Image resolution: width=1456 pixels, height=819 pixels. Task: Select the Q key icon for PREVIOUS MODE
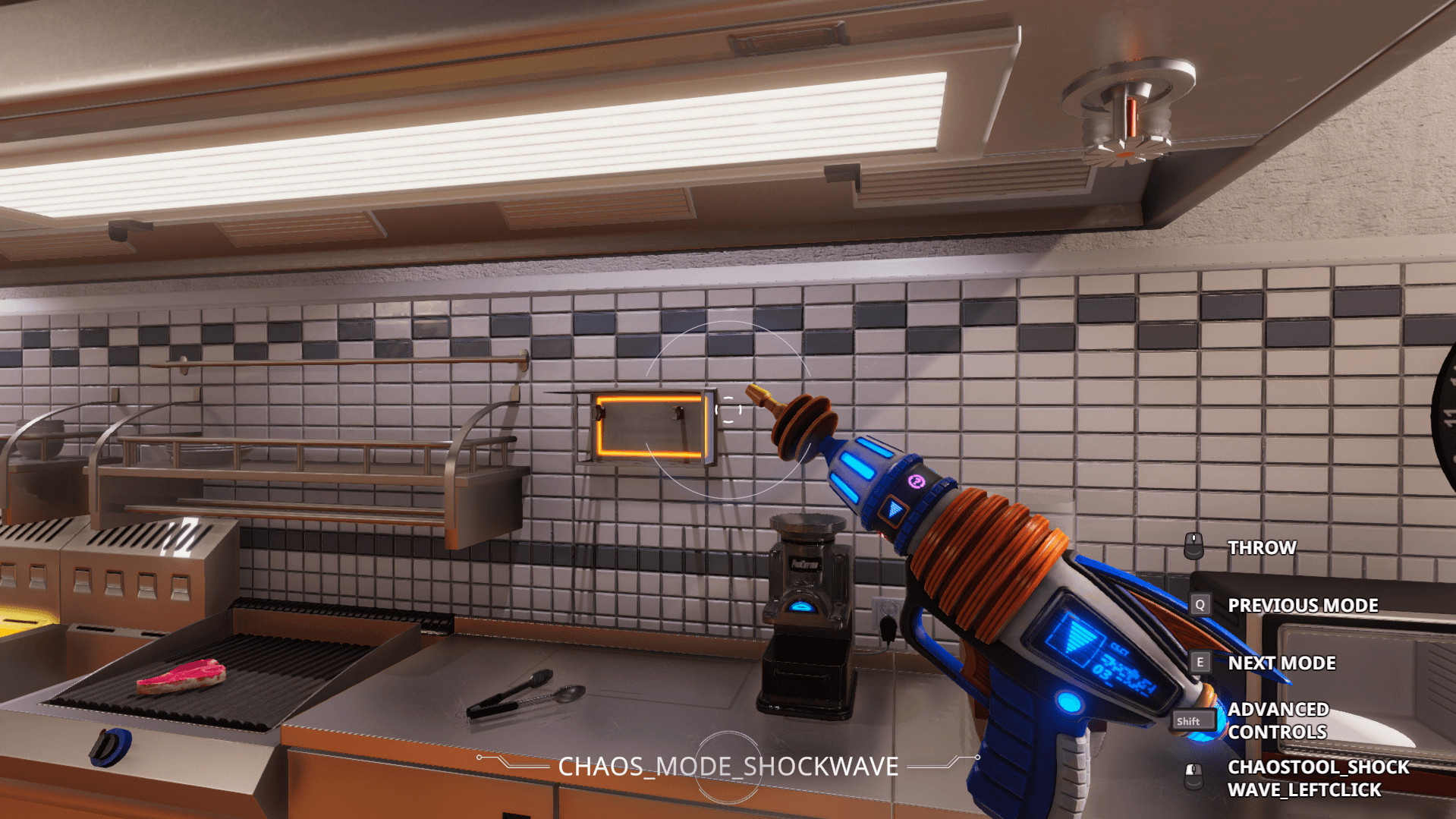(1200, 604)
